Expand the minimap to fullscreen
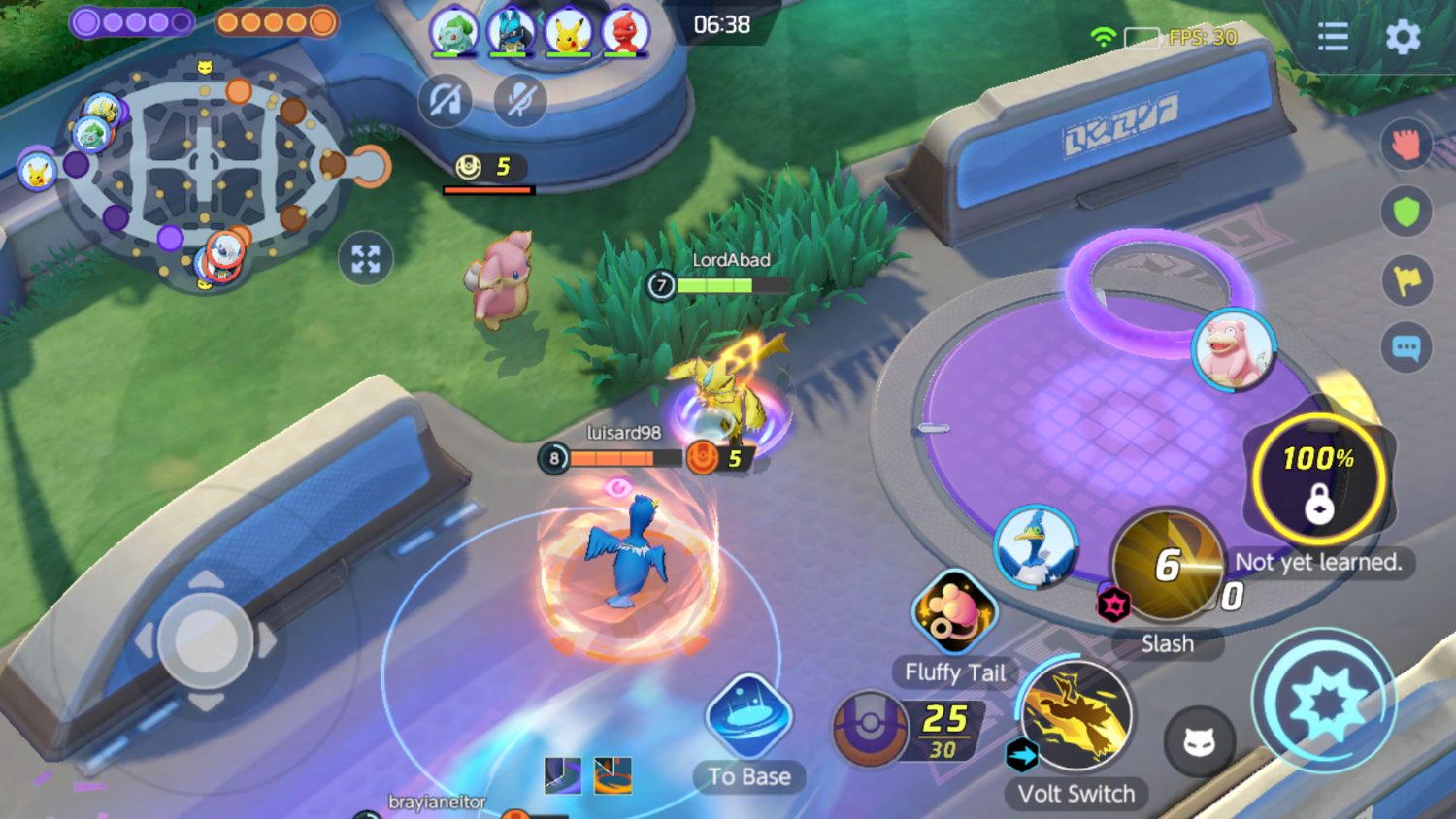Viewport: 1456px width, 819px height. pyautogui.click(x=366, y=257)
